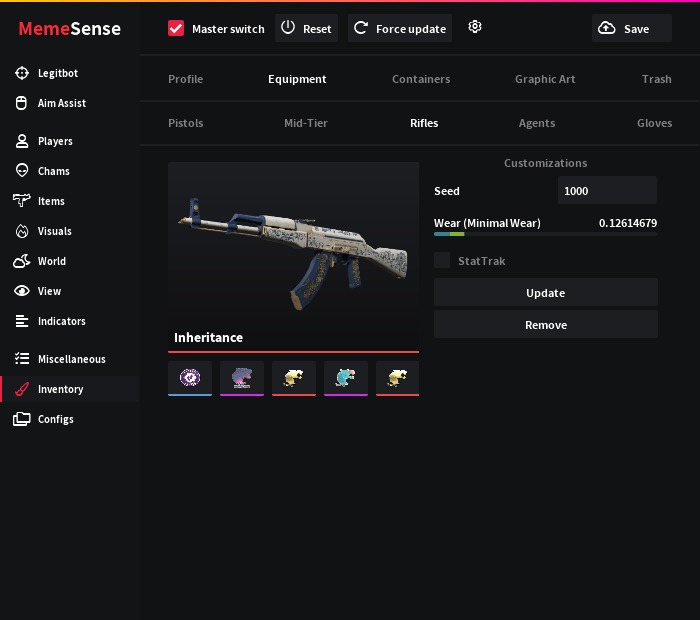700x620 pixels.
Task: Open the gear settings icon
Action: tap(475, 28)
